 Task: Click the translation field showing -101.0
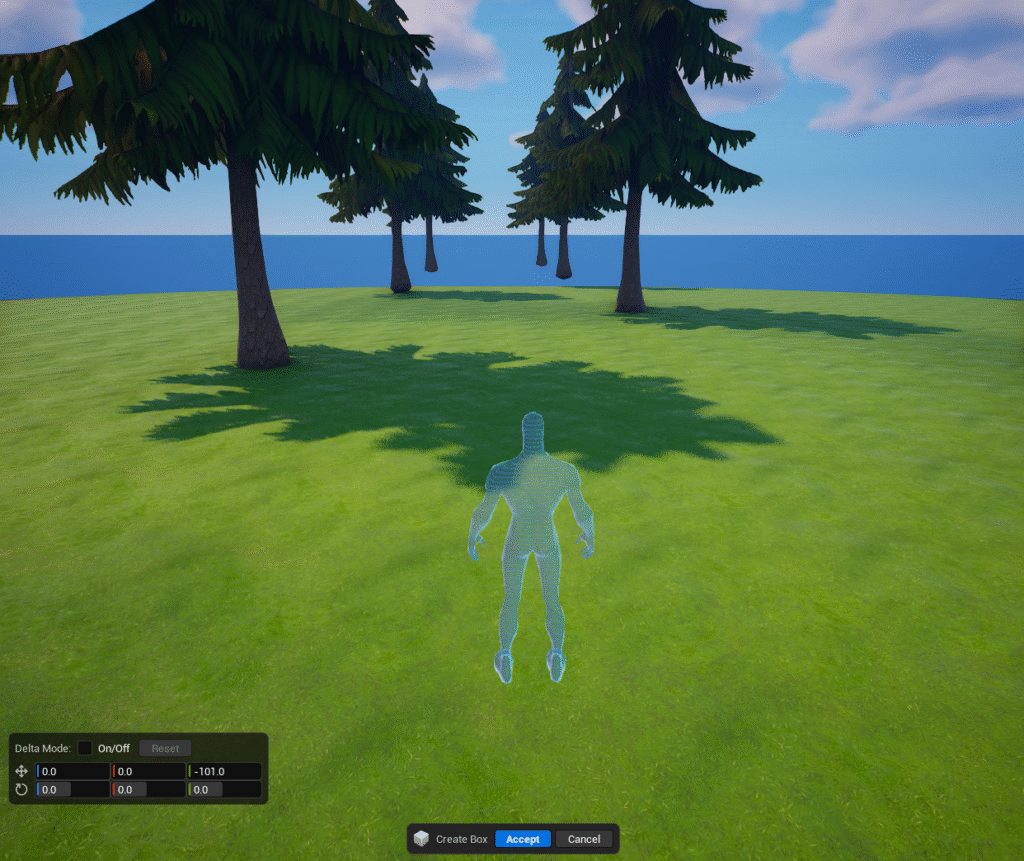pyautogui.click(x=225, y=771)
